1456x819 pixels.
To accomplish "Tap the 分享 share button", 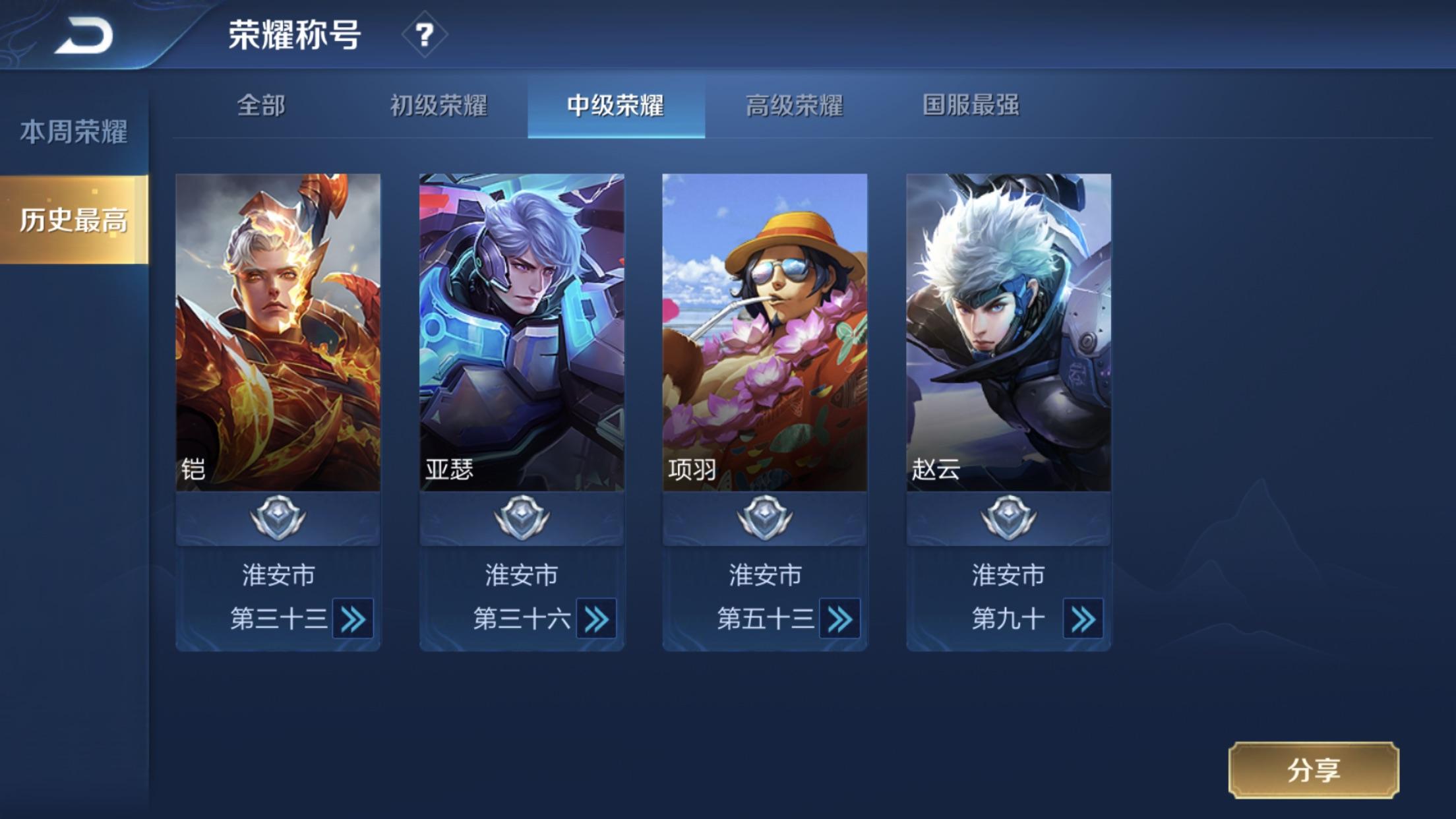I will coord(1313,770).
